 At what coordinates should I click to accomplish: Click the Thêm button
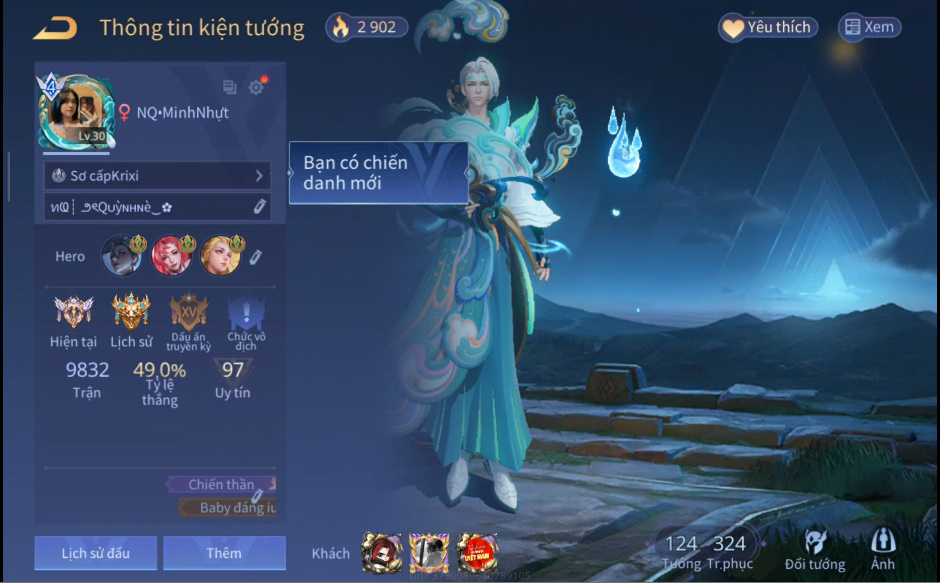pos(224,553)
